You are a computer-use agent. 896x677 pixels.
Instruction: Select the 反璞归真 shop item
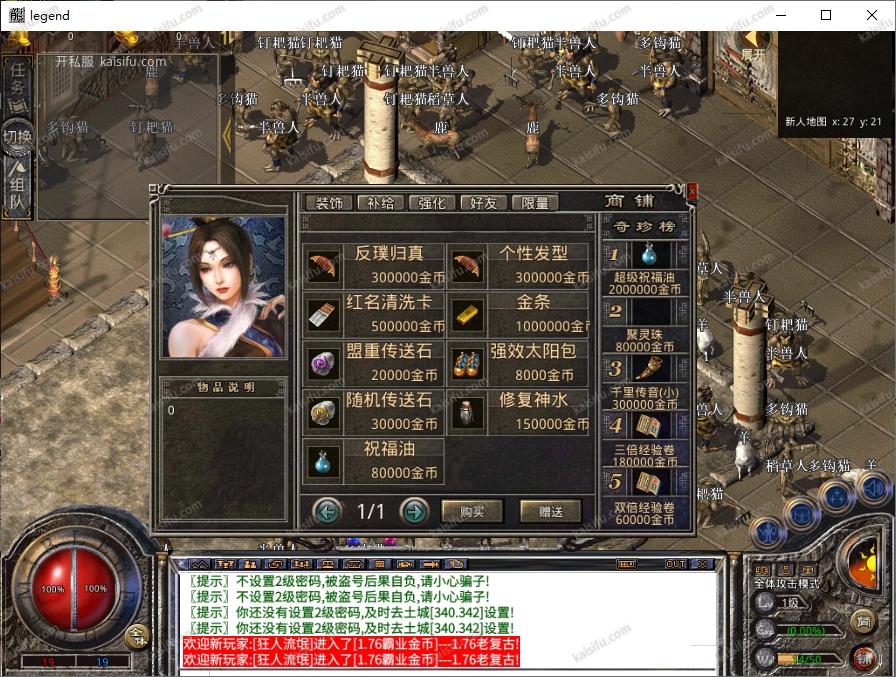pos(375,266)
